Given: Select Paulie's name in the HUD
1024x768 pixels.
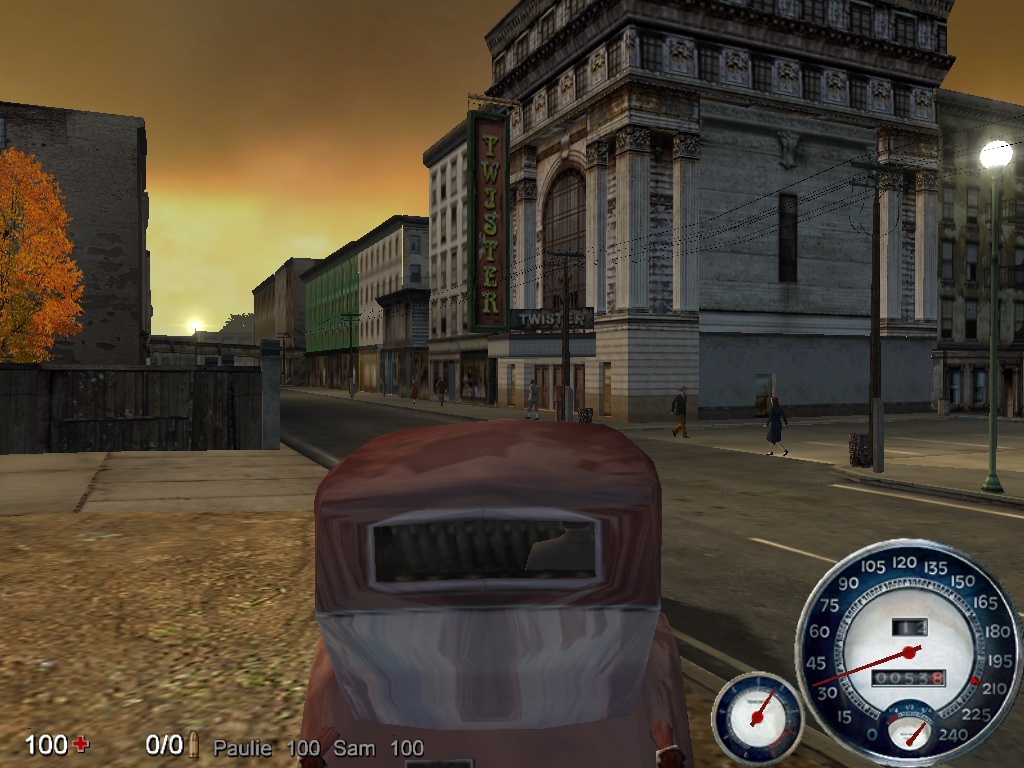Looking at the screenshot, I should [x=242, y=748].
